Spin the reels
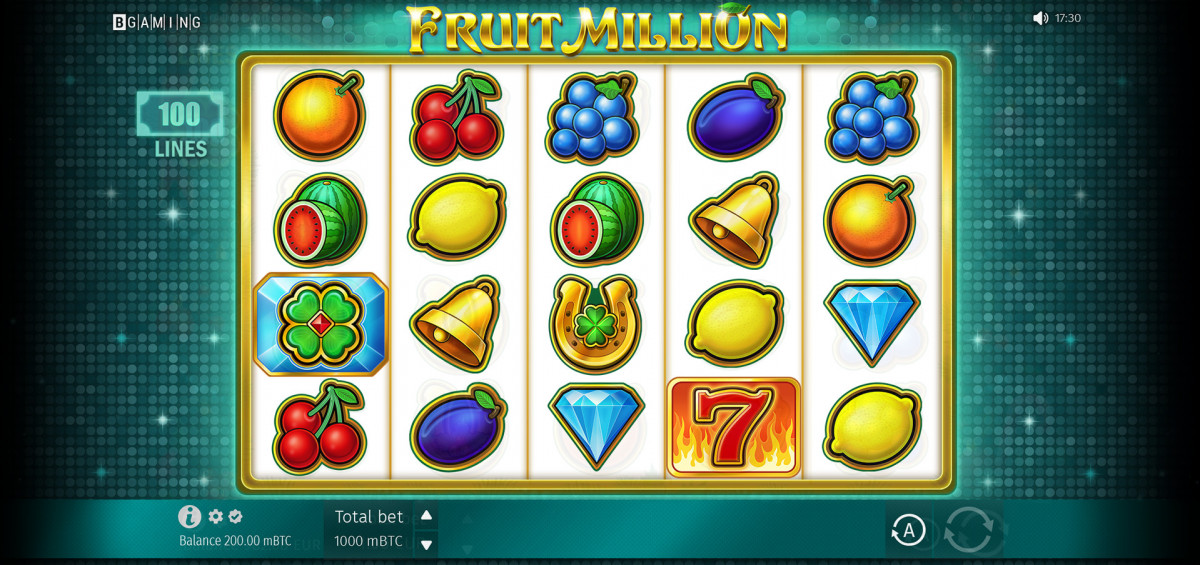Image resolution: width=1200 pixels, height=565 pixels. pyautogui.click(x=968, y=530)
